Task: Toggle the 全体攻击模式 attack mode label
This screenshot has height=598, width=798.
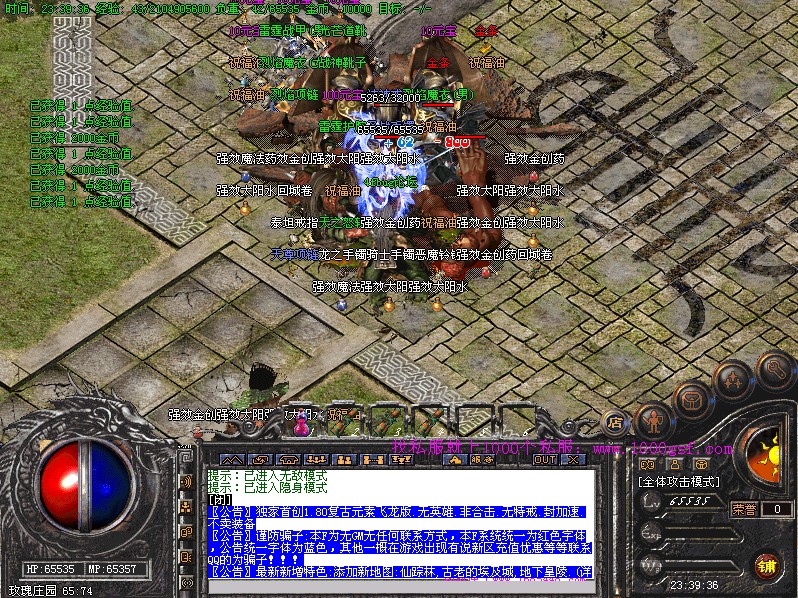Action: (x=678, y=481)
